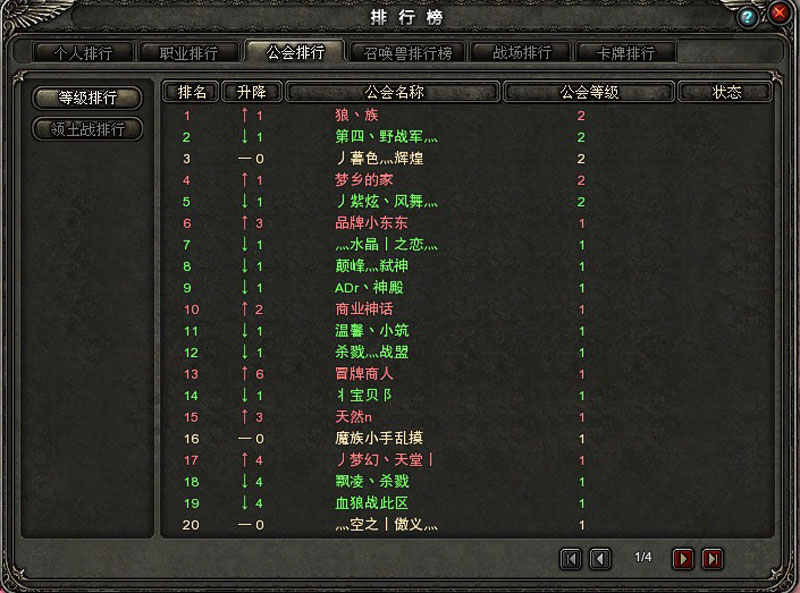Choose the 领土战排行 button
This screenshot has height=593, width=800.
88,129
